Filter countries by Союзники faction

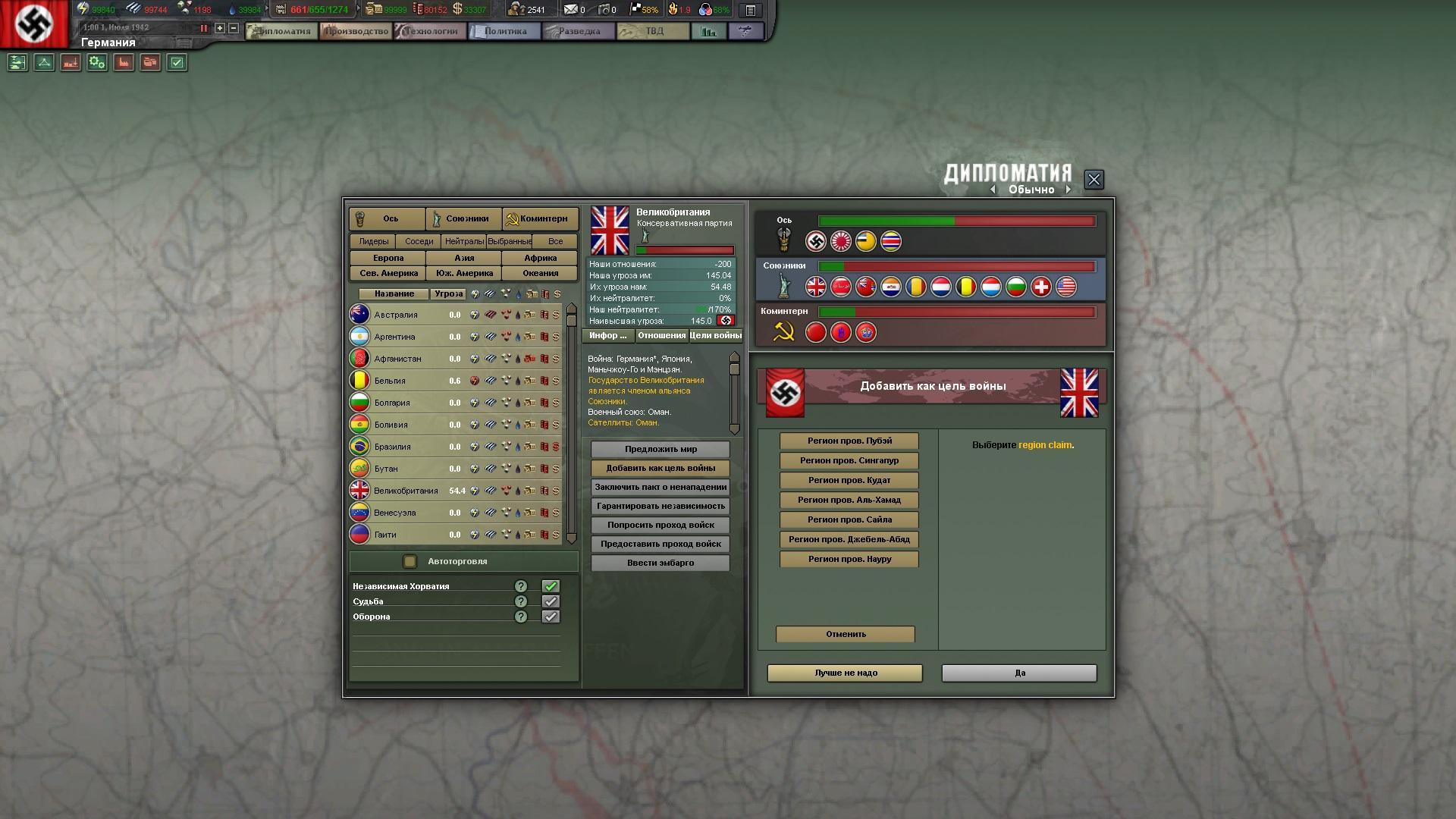tap(464, 218)
